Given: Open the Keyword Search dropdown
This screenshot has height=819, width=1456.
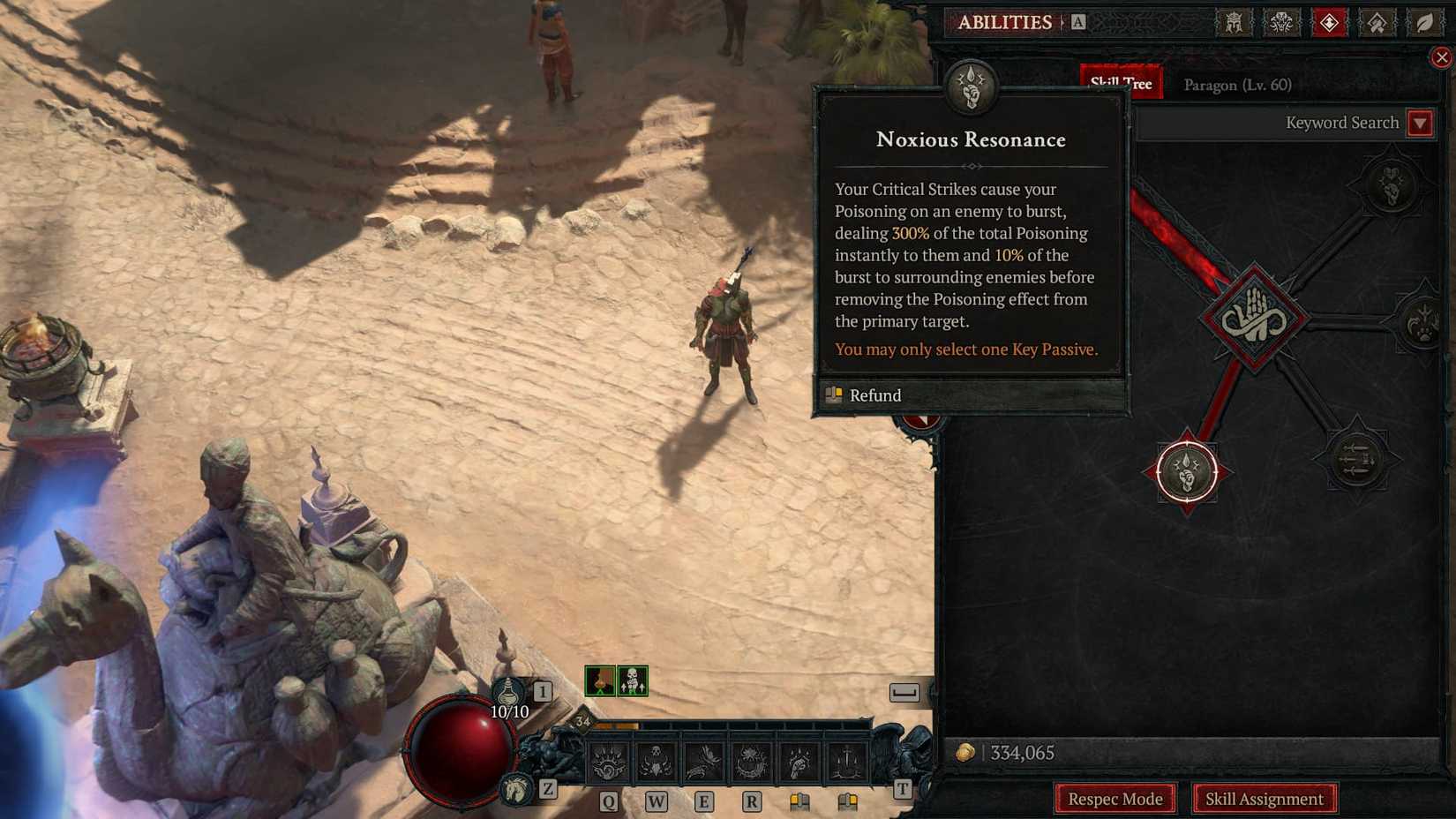Looking at the screenshot, I should 1420,123.
